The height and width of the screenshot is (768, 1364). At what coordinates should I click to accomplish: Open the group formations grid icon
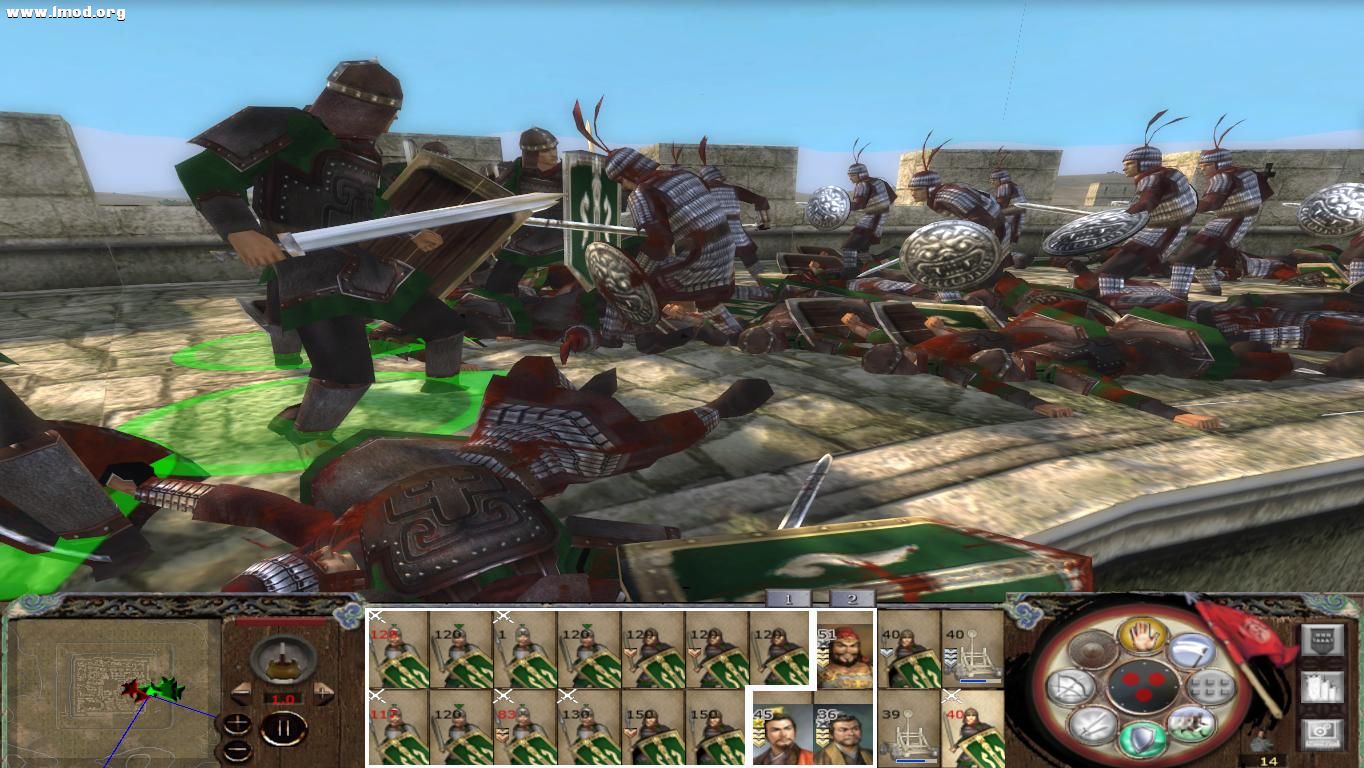point(1208,686)
